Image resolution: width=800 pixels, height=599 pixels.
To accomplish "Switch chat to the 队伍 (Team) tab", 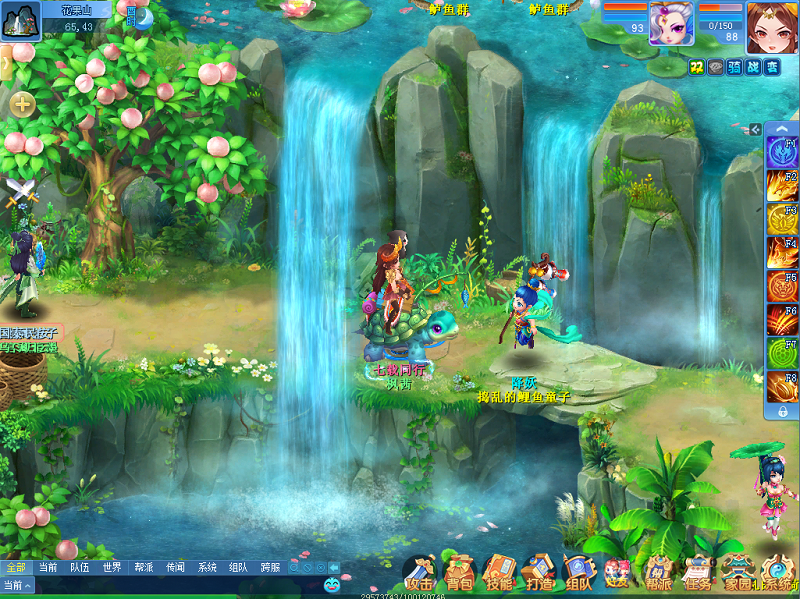I will click(x=79, y=567).
